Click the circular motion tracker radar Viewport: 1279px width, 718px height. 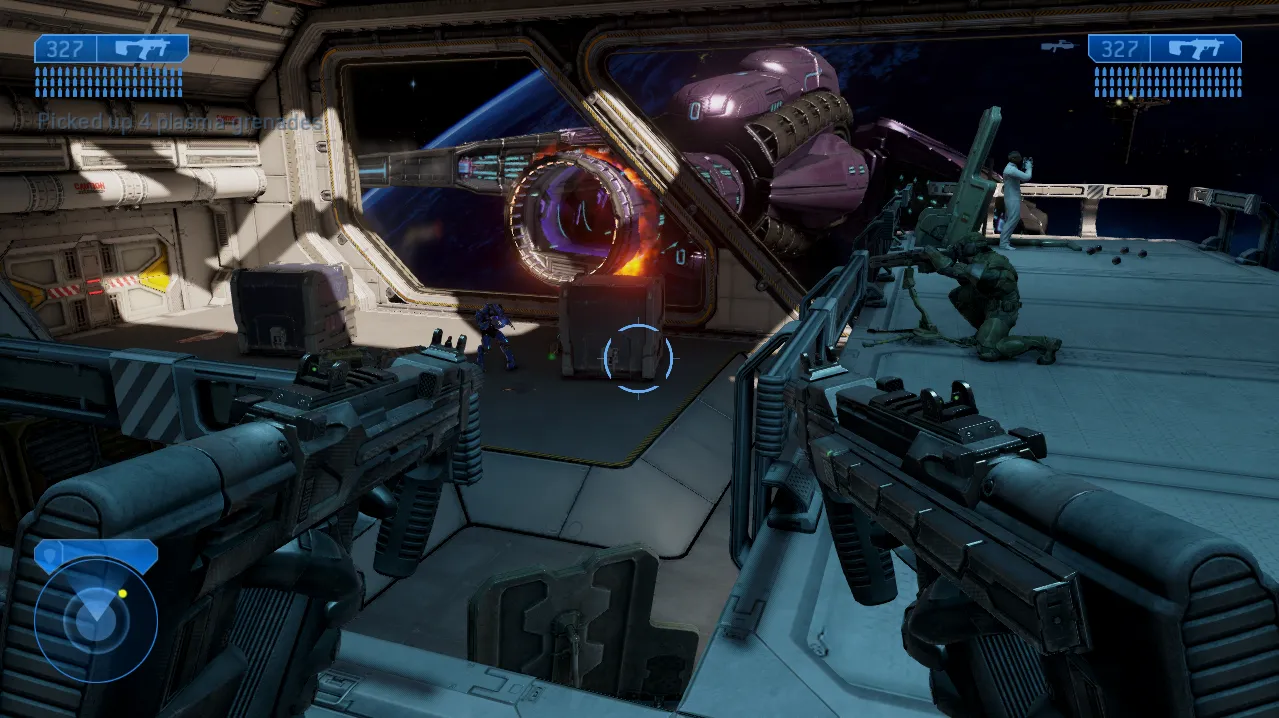pyautogui.click(x=96, y=619)
